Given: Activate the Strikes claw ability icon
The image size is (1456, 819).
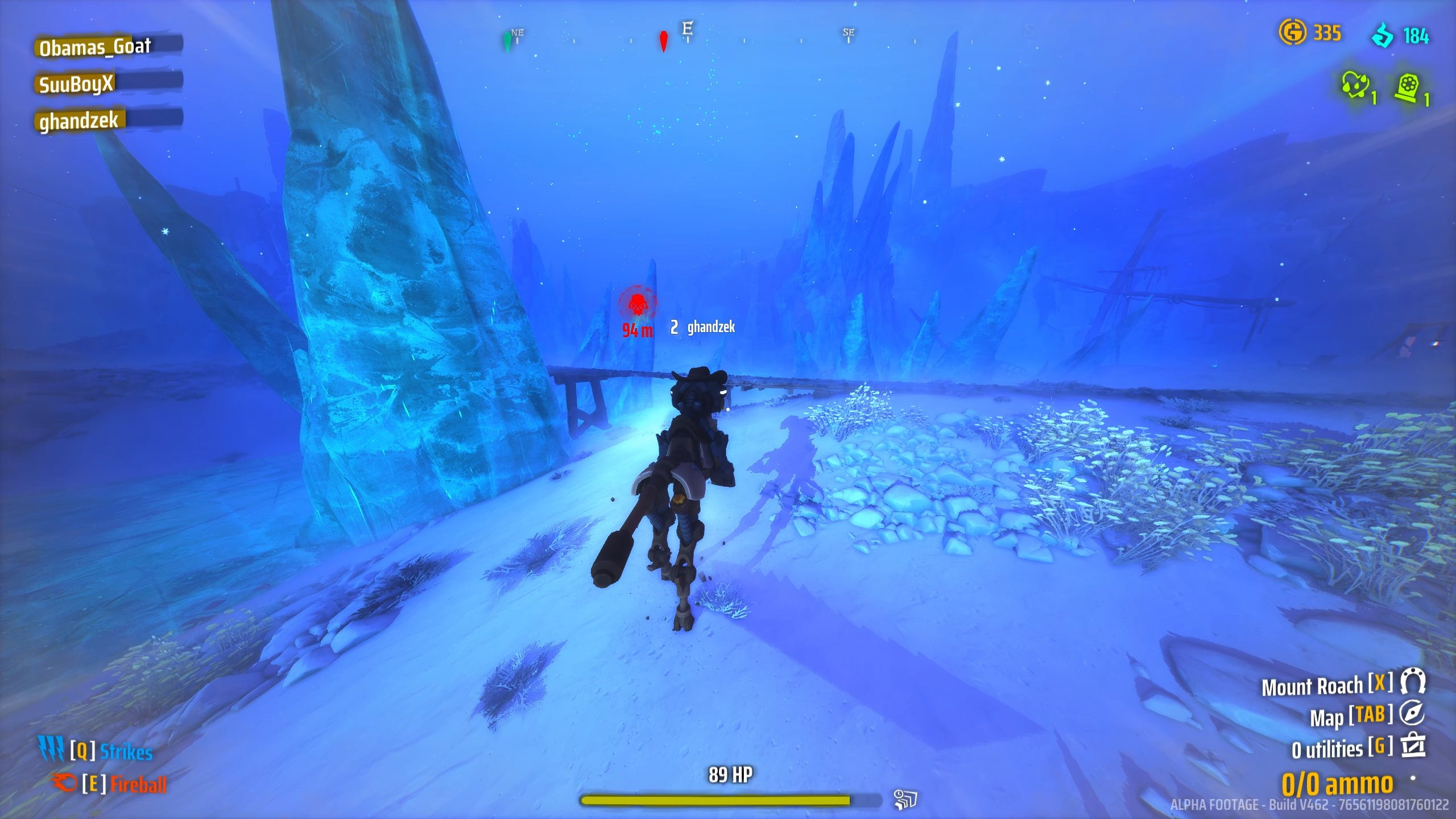Looking at the screenshot, I should click(x=51, y=749).
